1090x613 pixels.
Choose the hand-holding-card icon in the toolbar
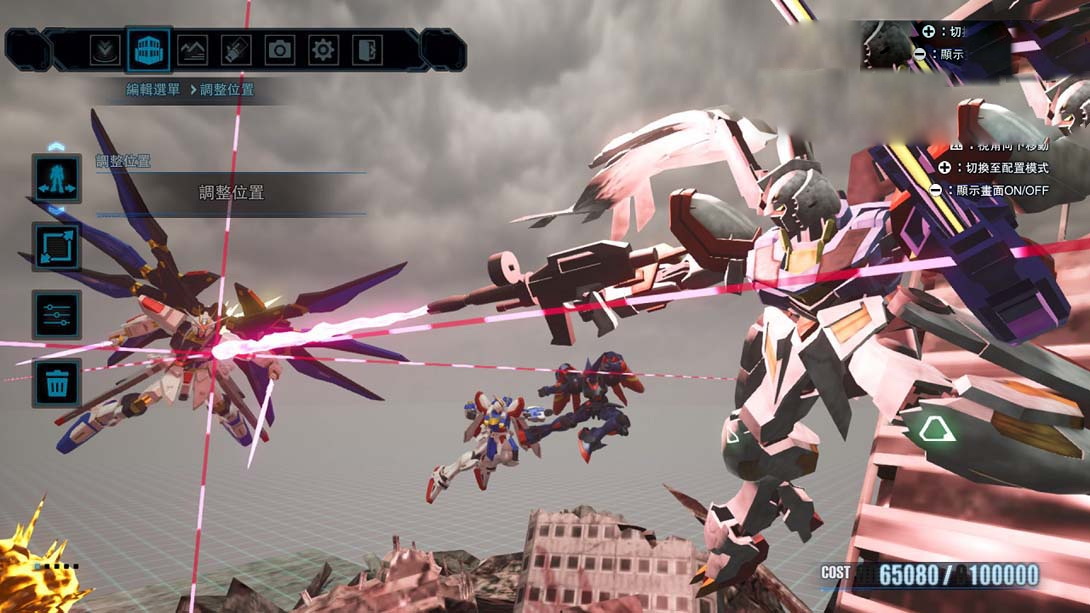coord(236,49)
